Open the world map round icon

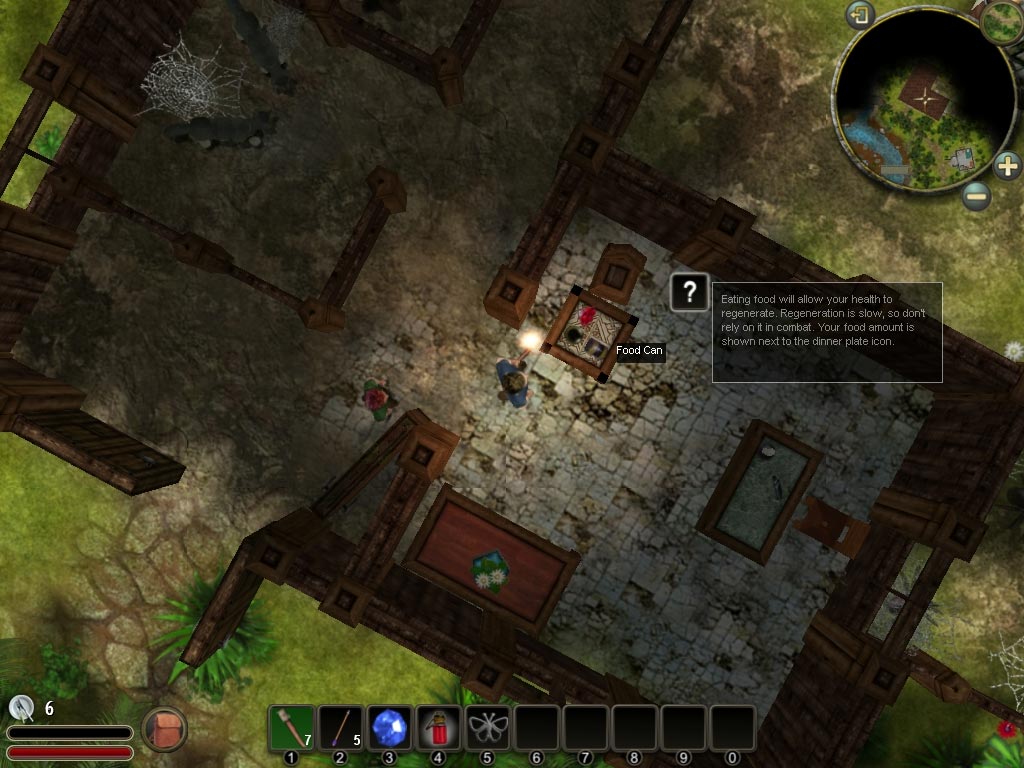[999, 22]
